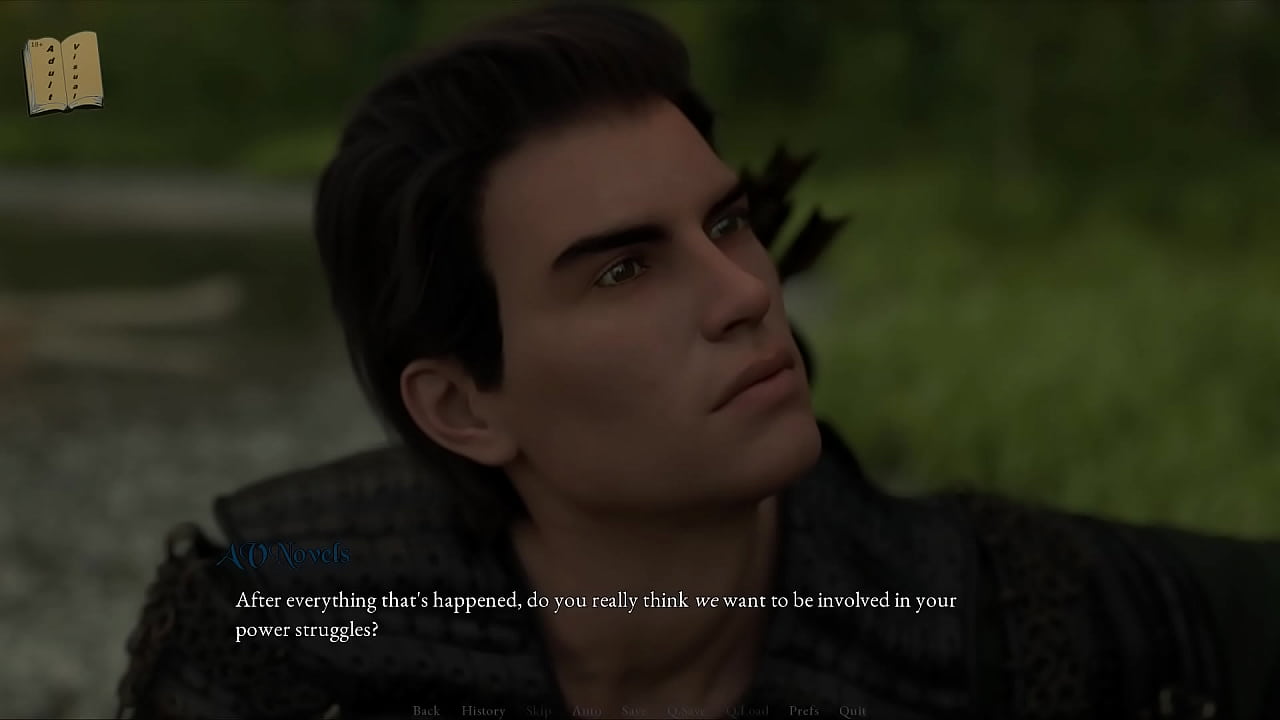
Task: Quit the game from the quick menu
Action: pos(853,711)
